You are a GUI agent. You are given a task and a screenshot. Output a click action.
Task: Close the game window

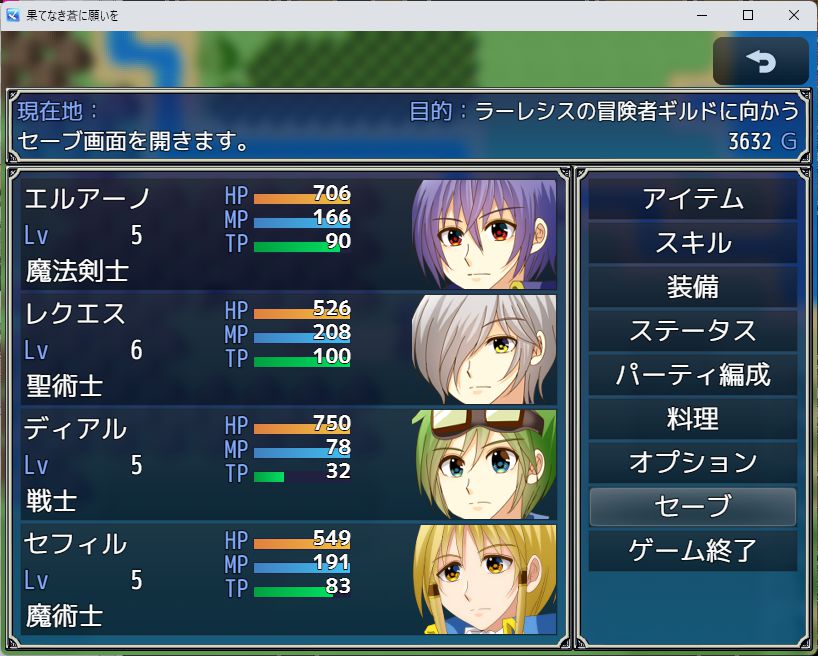pyautogui.click(x=794, y=15)
